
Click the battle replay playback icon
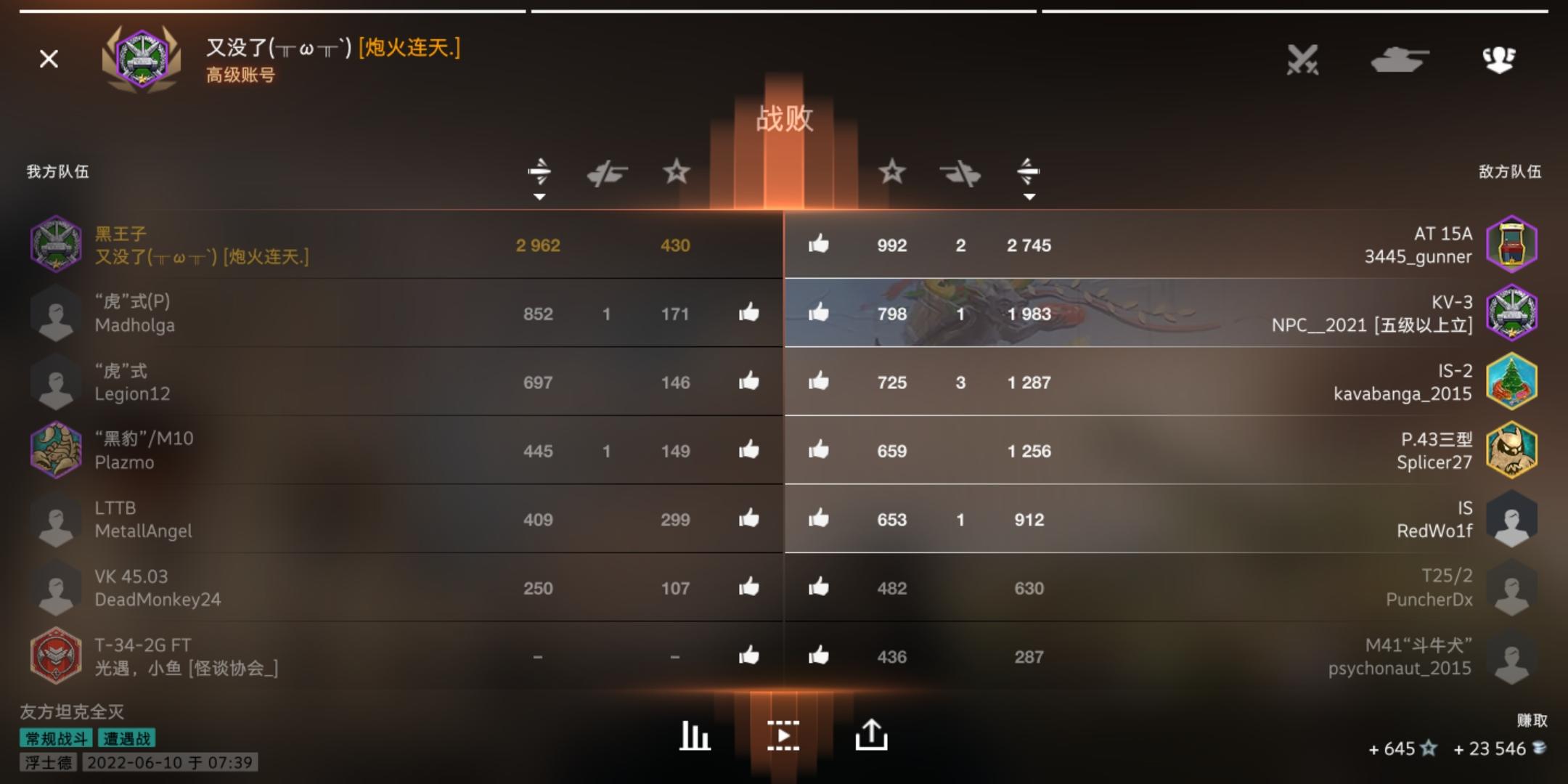point(783,735)
